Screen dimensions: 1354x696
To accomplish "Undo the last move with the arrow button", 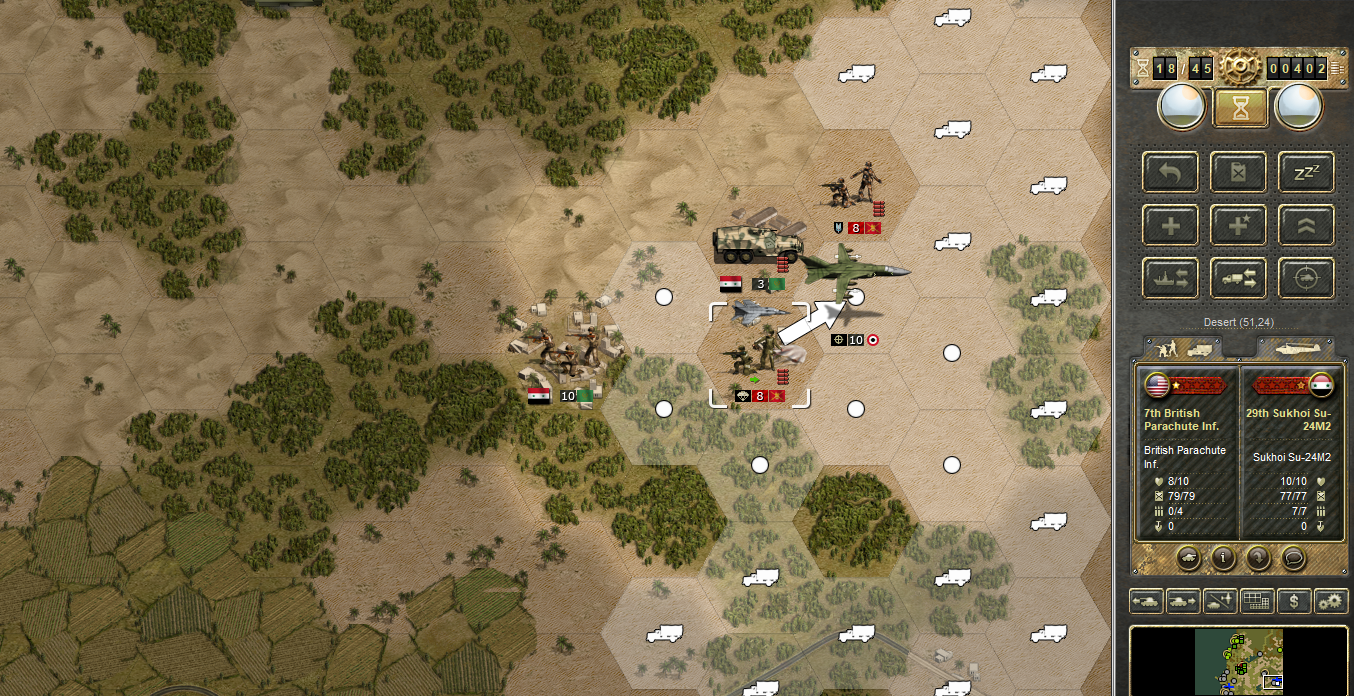I will (1169, 172).
